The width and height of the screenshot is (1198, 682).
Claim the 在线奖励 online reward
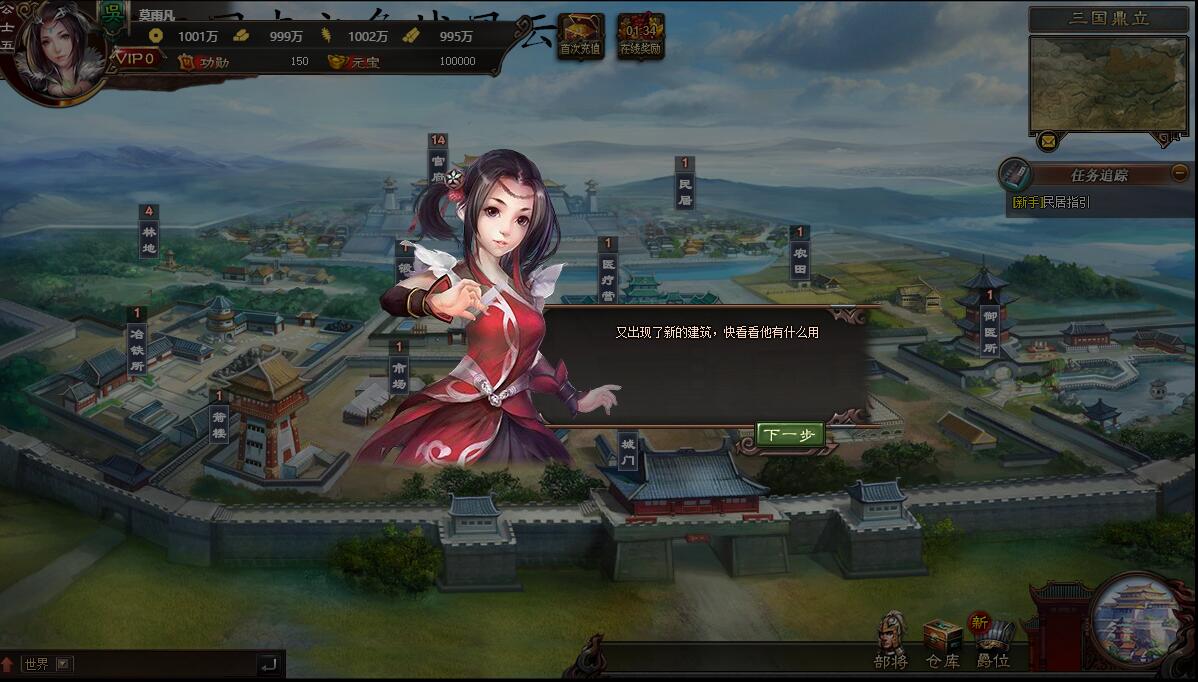click(x=640, y=36)
